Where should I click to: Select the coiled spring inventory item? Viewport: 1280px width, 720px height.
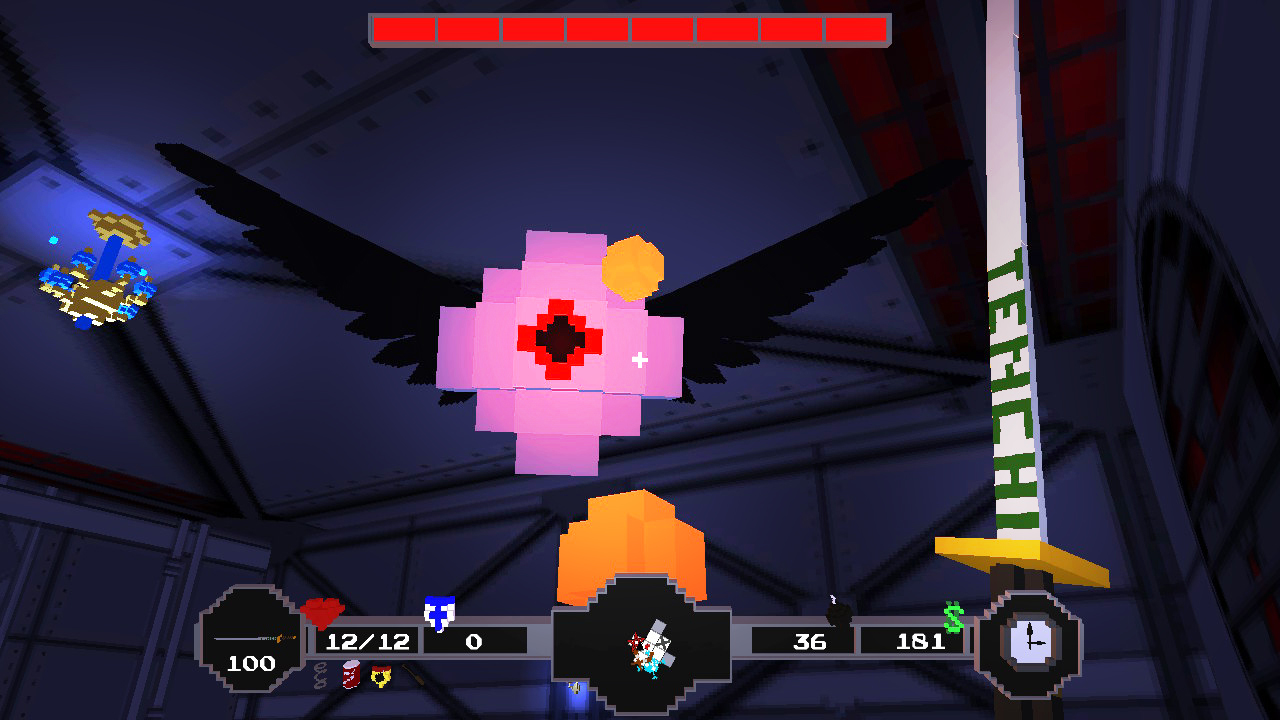(319, 674)
